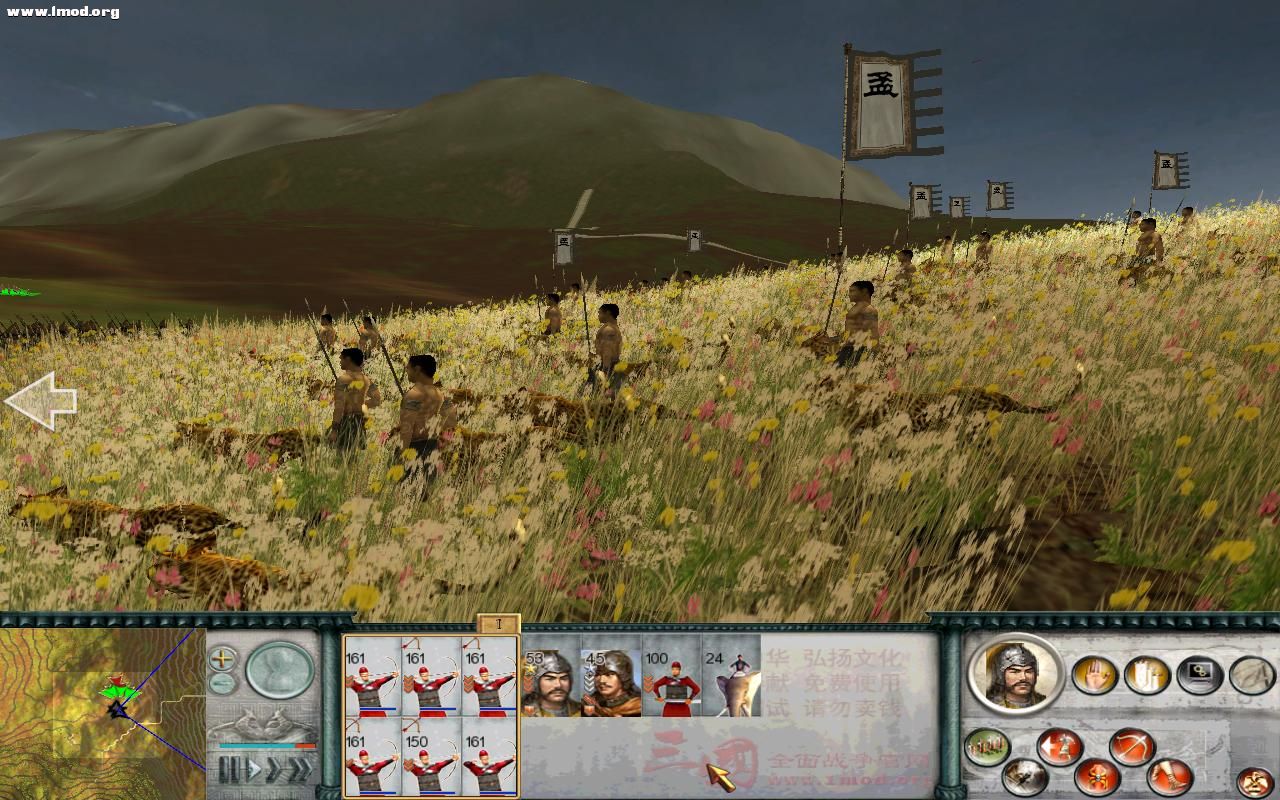Zoom in the minimap with plus button
1280x800 pixels.
coord(222,659)
